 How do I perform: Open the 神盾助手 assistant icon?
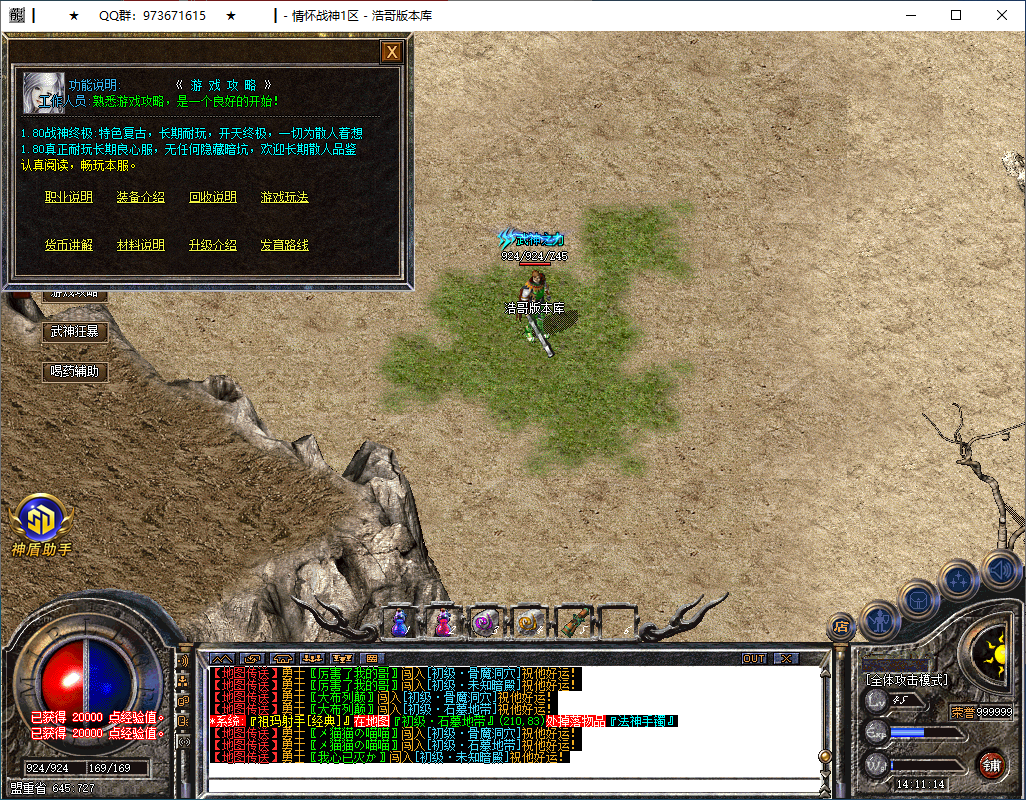click(x=41, y=520)
